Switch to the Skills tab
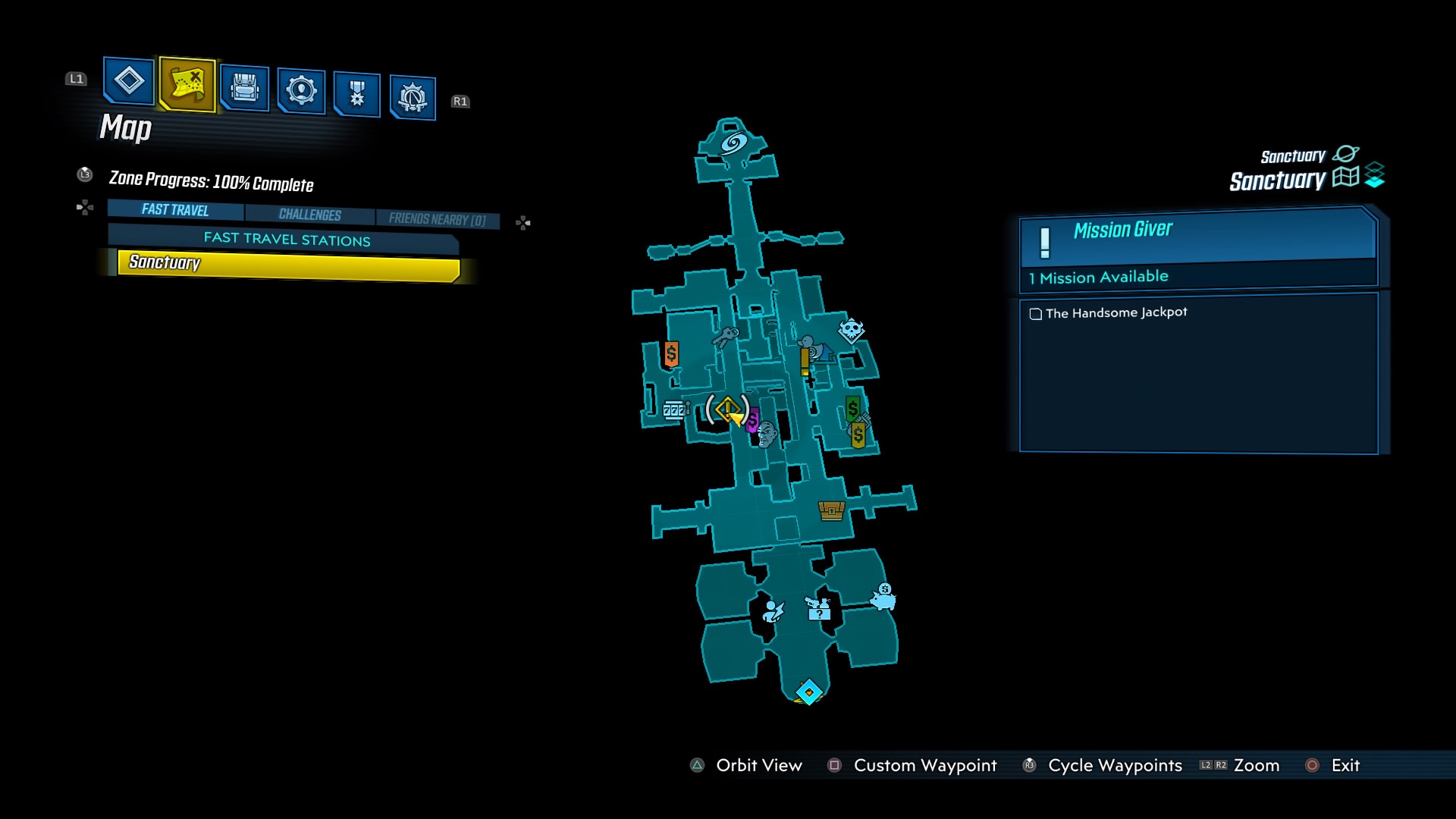 click(301, 91)
